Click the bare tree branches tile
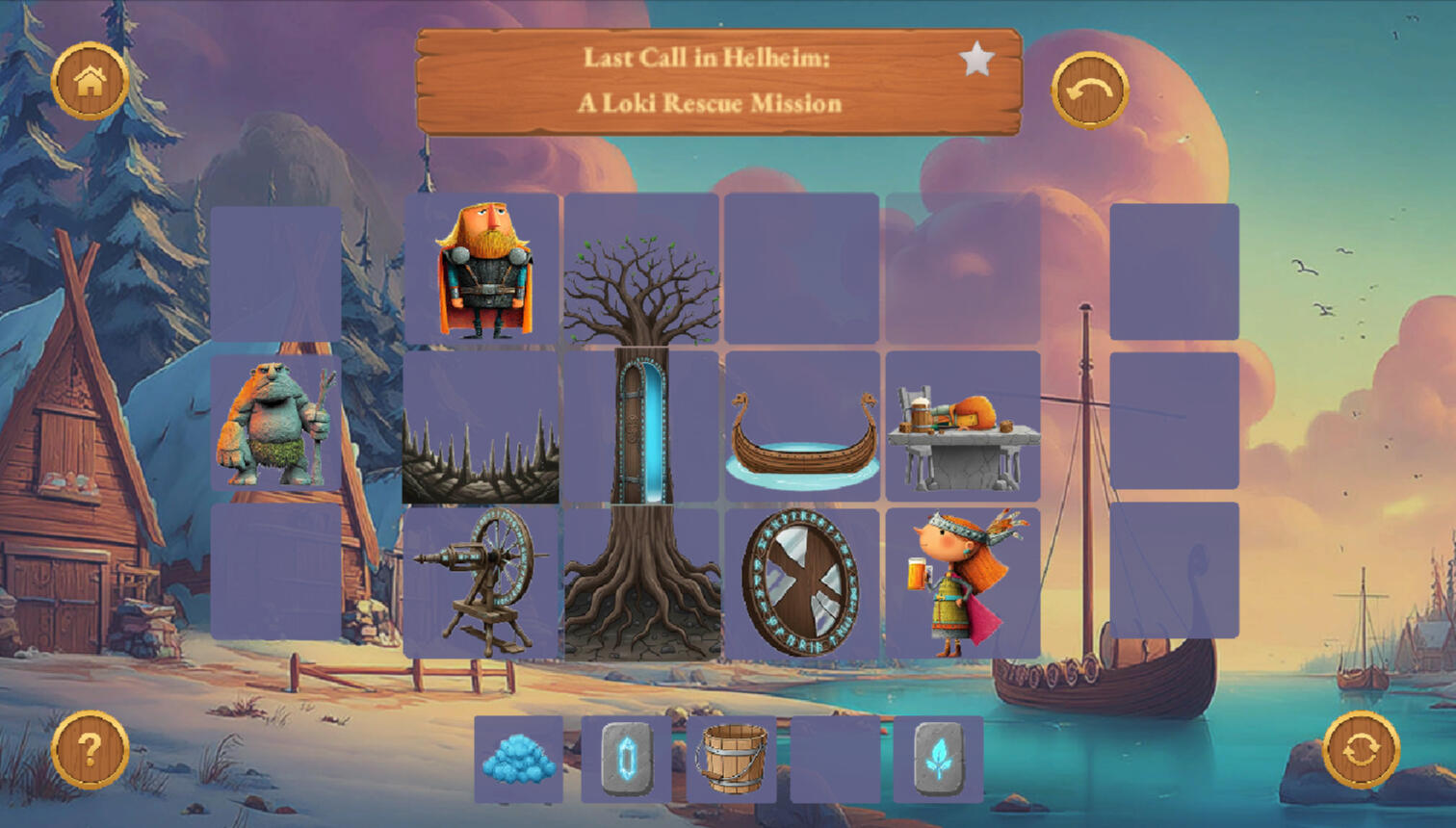The image size is (1456, 828). click(x=641, y=270)
